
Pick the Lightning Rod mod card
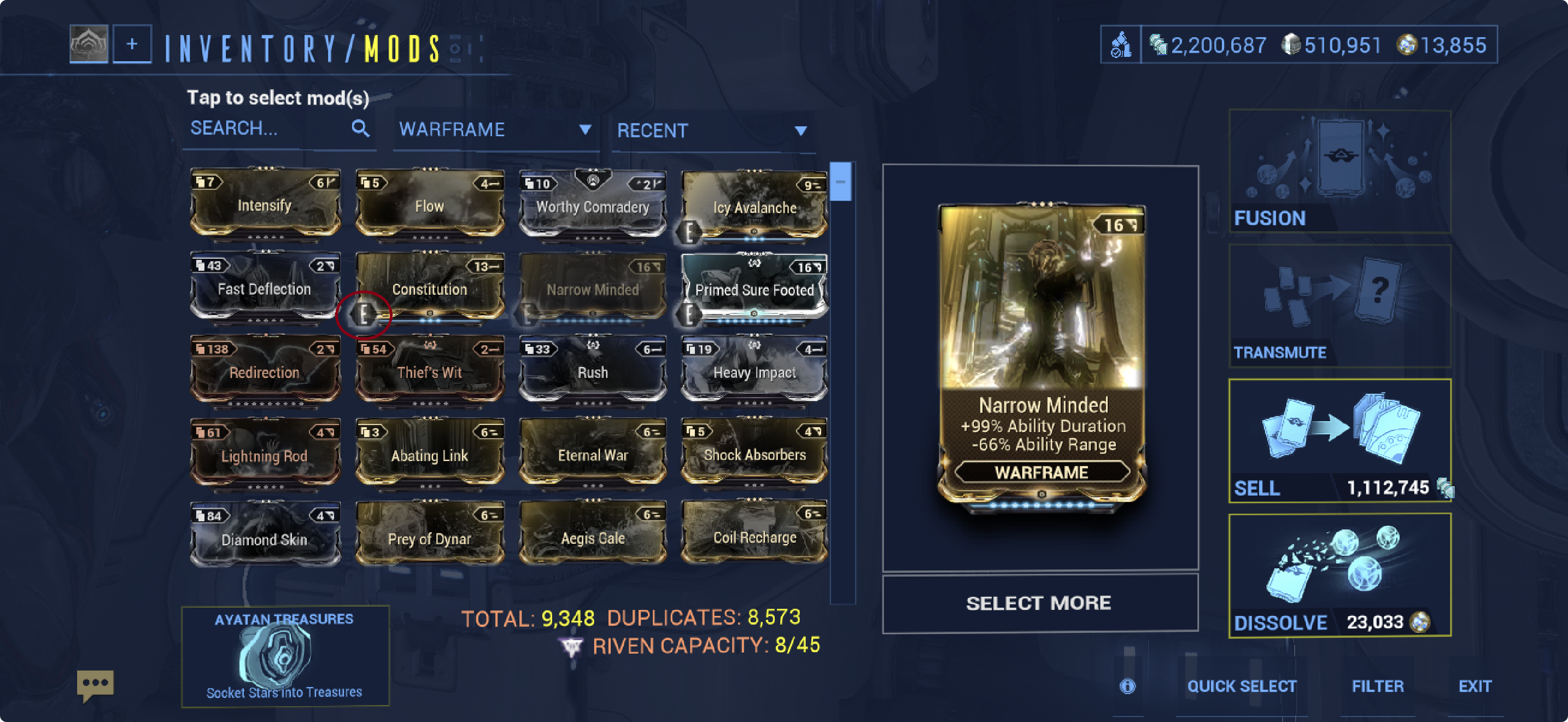[265, 453]
